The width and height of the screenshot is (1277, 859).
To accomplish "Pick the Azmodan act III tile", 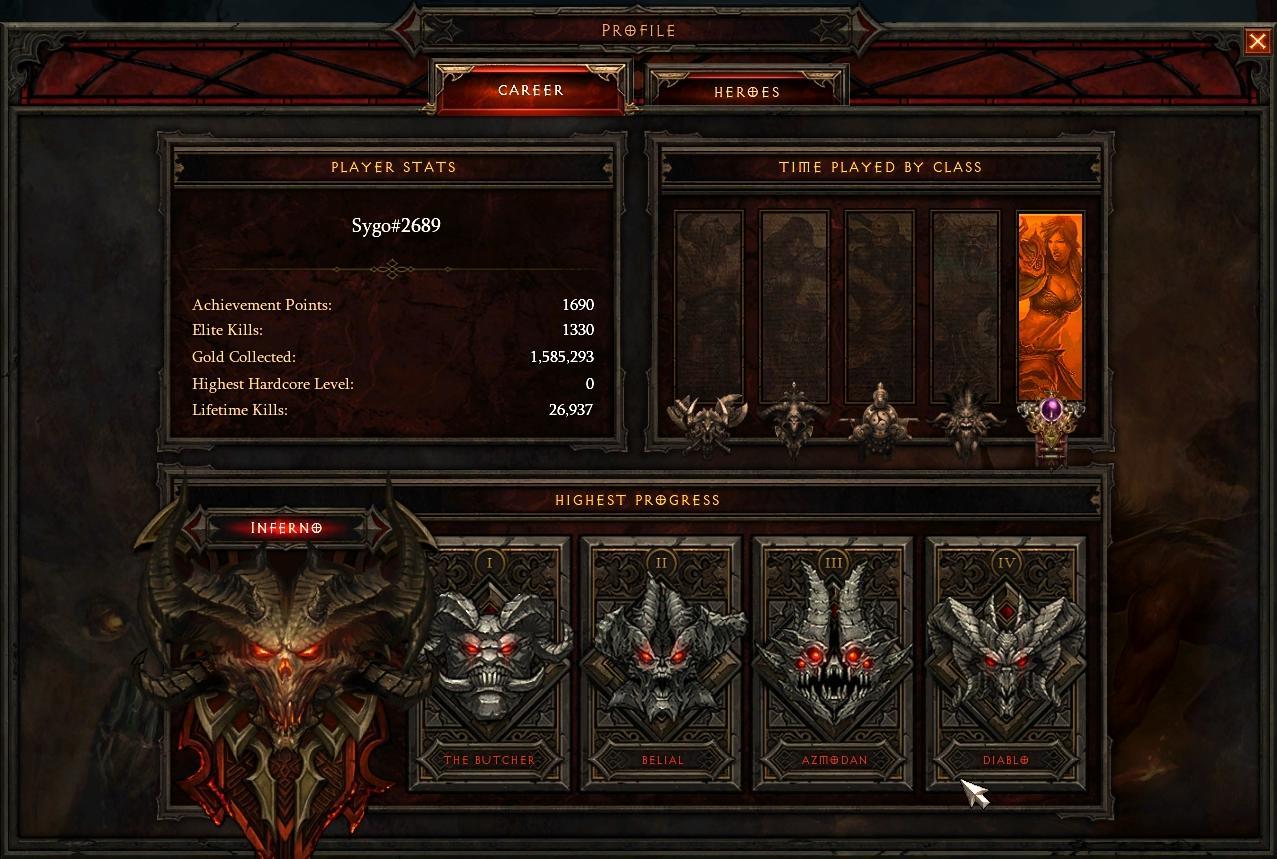I will (x=834, y=660).
